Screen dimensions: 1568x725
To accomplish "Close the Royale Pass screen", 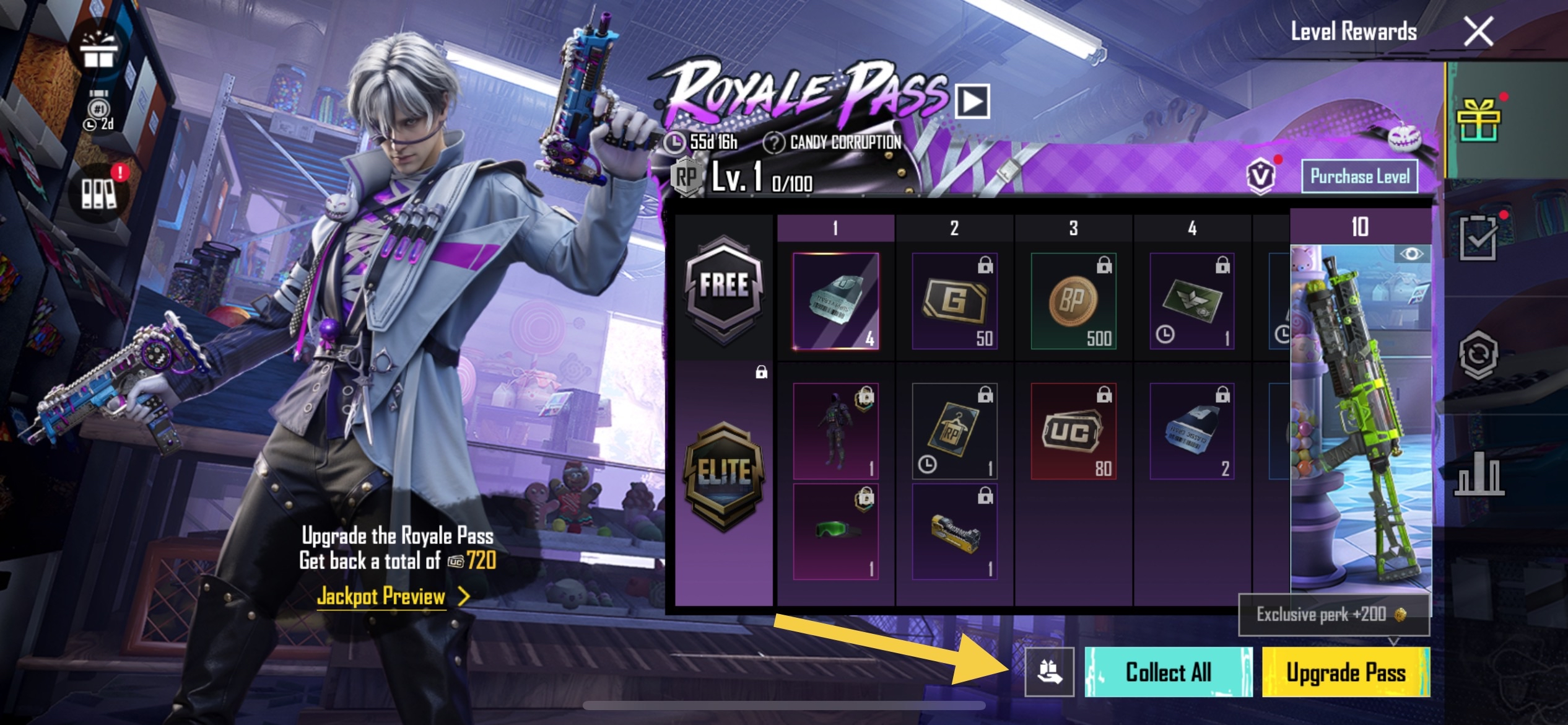I will (x=1478, y=32).
